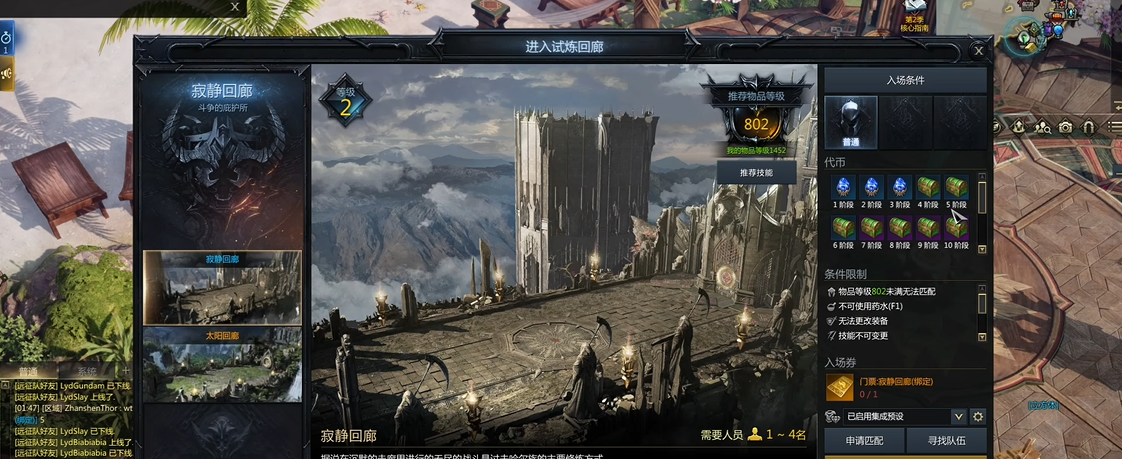
Task: Click the 申请匹配 matchmaking button
Action: coord(863,440)
